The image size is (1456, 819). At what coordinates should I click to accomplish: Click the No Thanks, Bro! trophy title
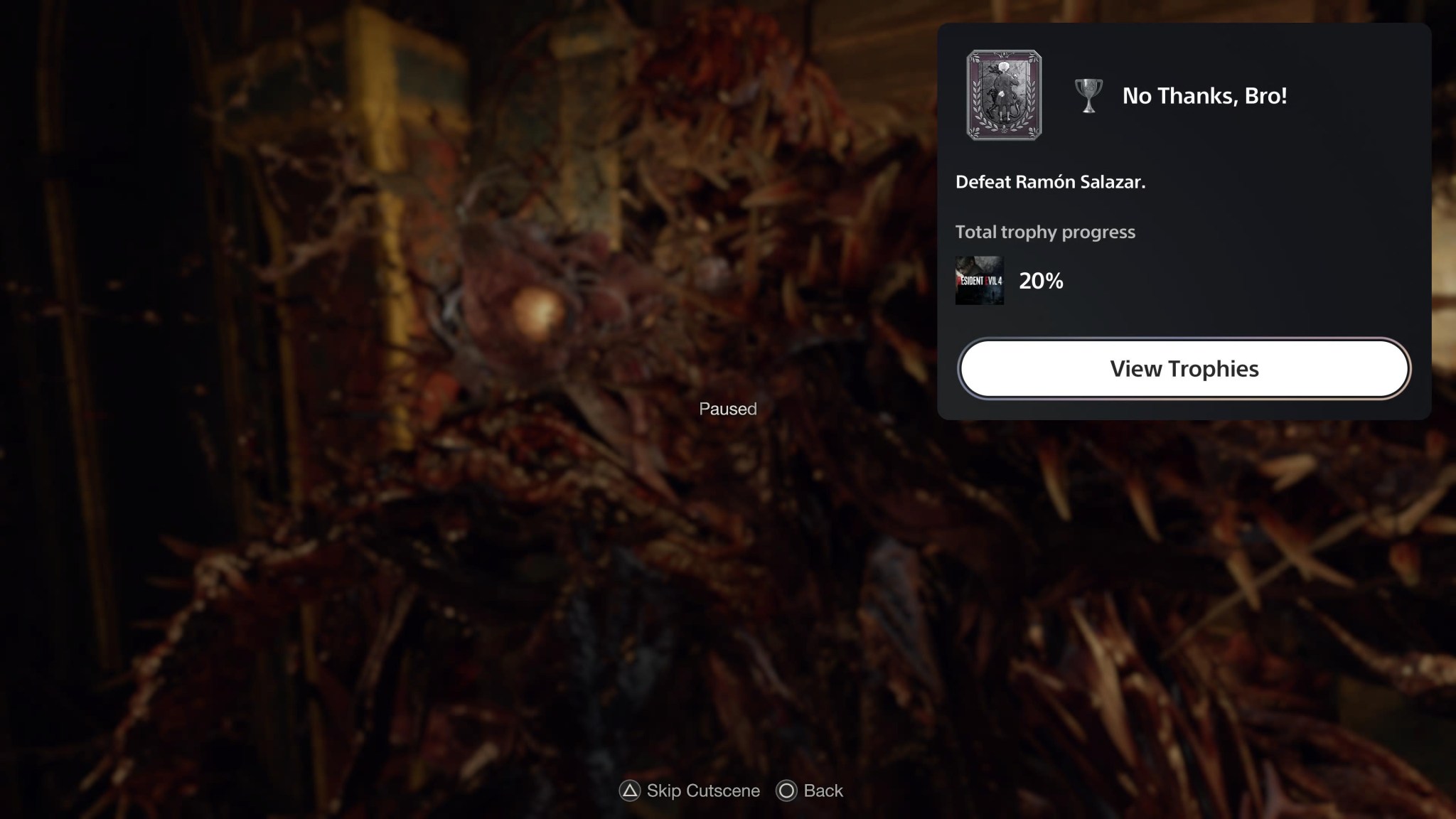1206,96
